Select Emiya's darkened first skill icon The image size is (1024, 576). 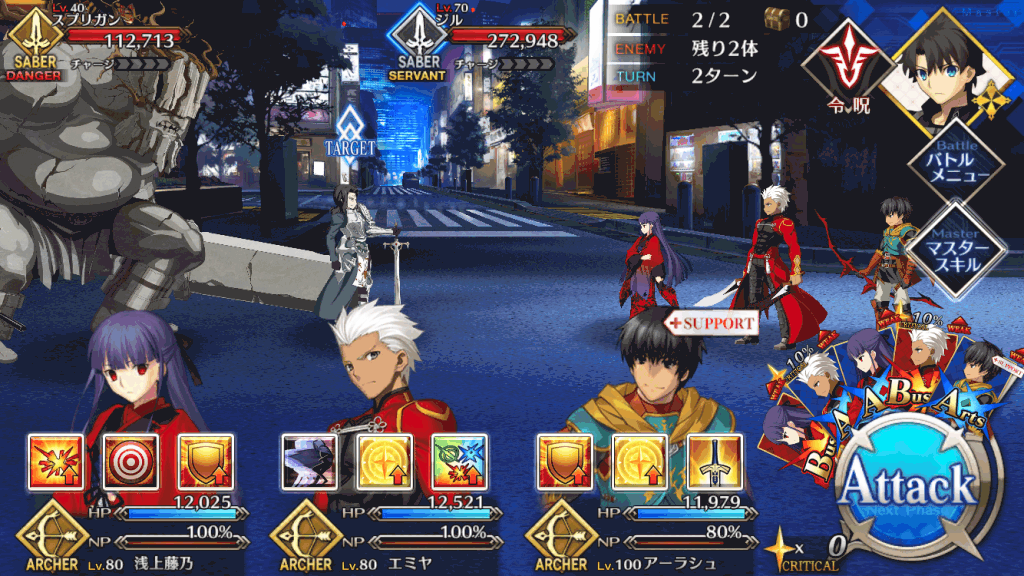click(307, 460)
